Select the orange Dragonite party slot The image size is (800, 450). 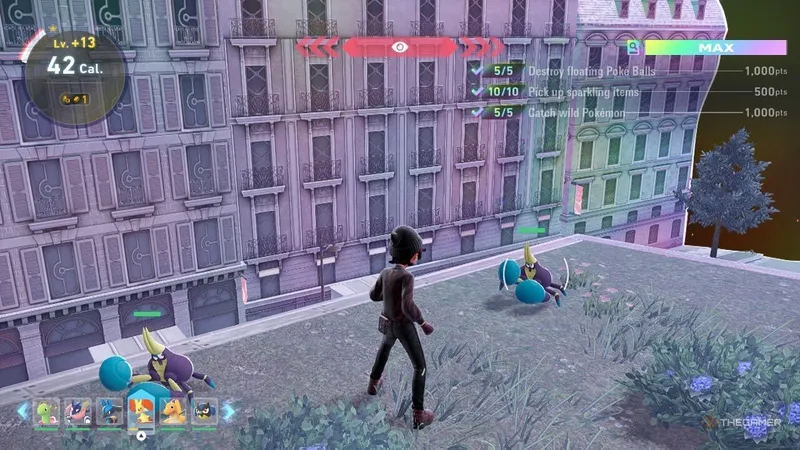click(173, 411)
